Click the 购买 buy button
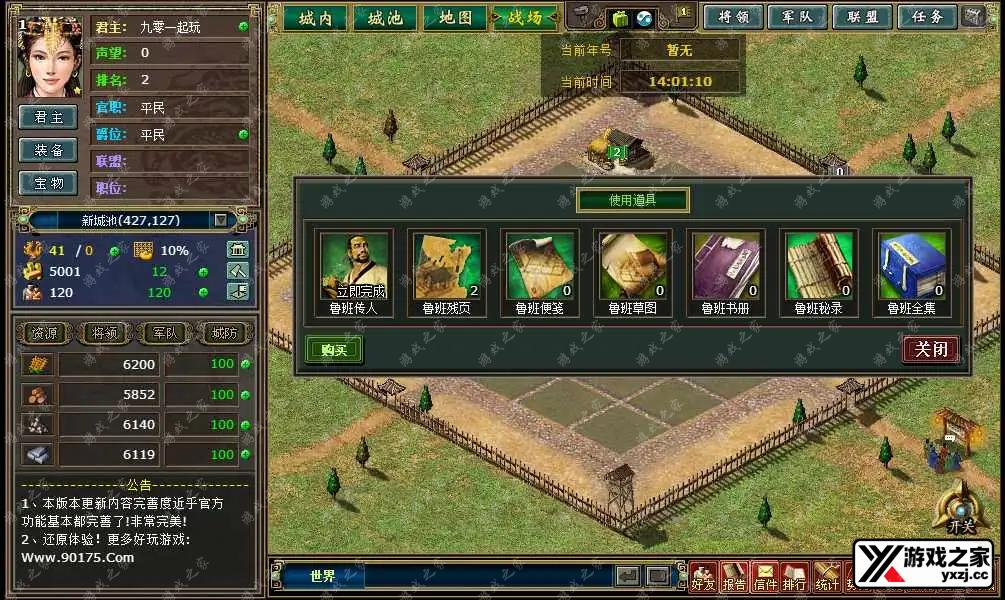1005x600 pixels. [x=334, y=349]
